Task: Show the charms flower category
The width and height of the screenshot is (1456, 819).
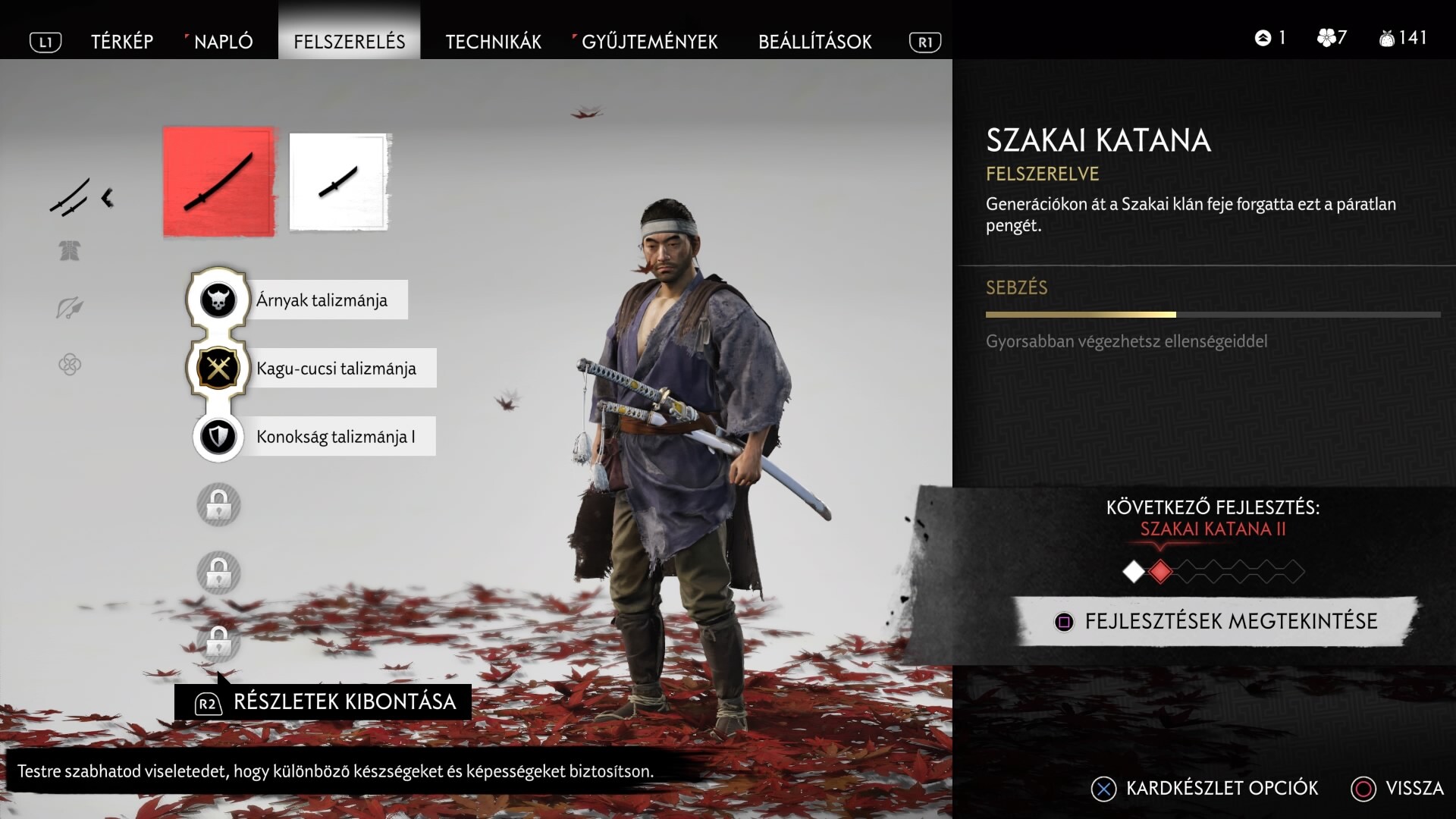Action: (70, 365)
